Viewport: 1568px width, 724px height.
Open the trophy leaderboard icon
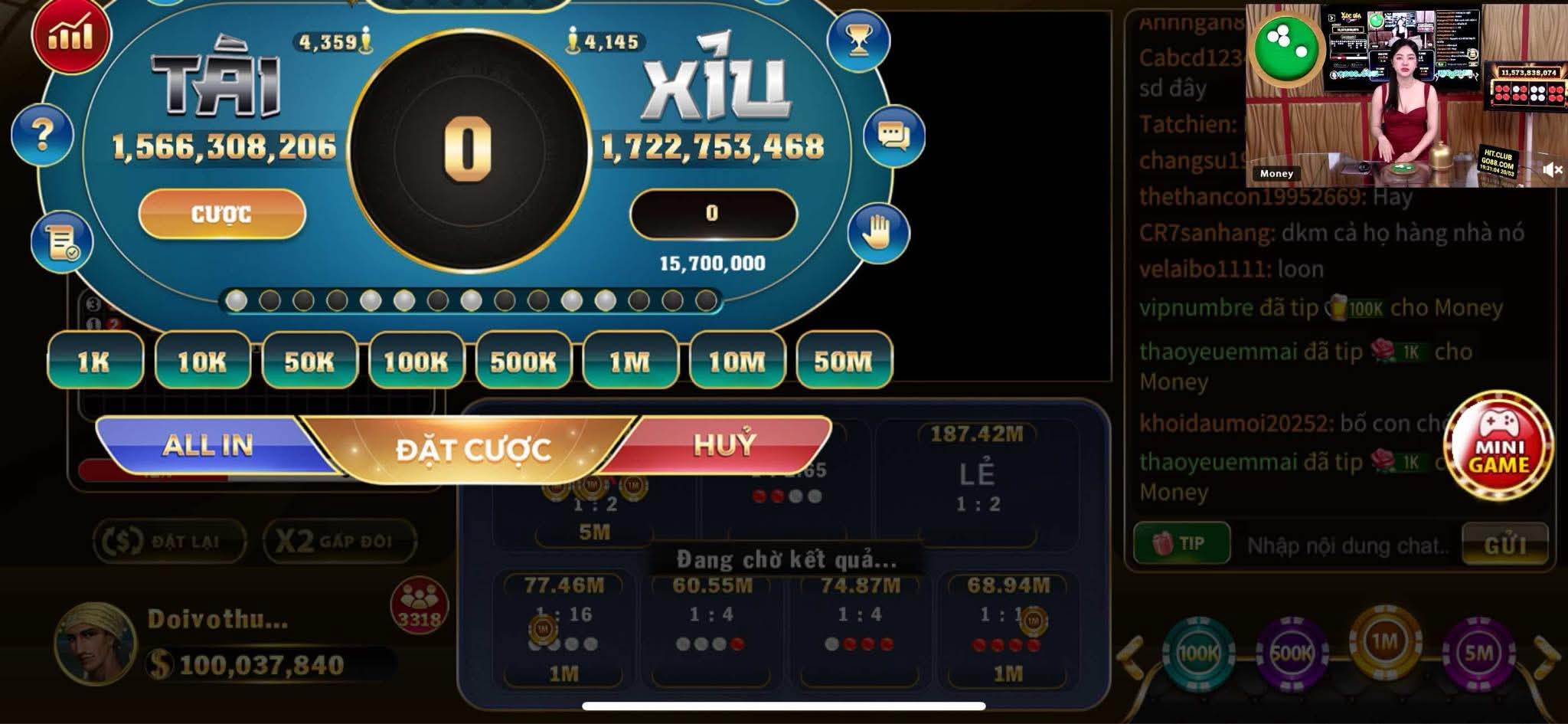859,41
